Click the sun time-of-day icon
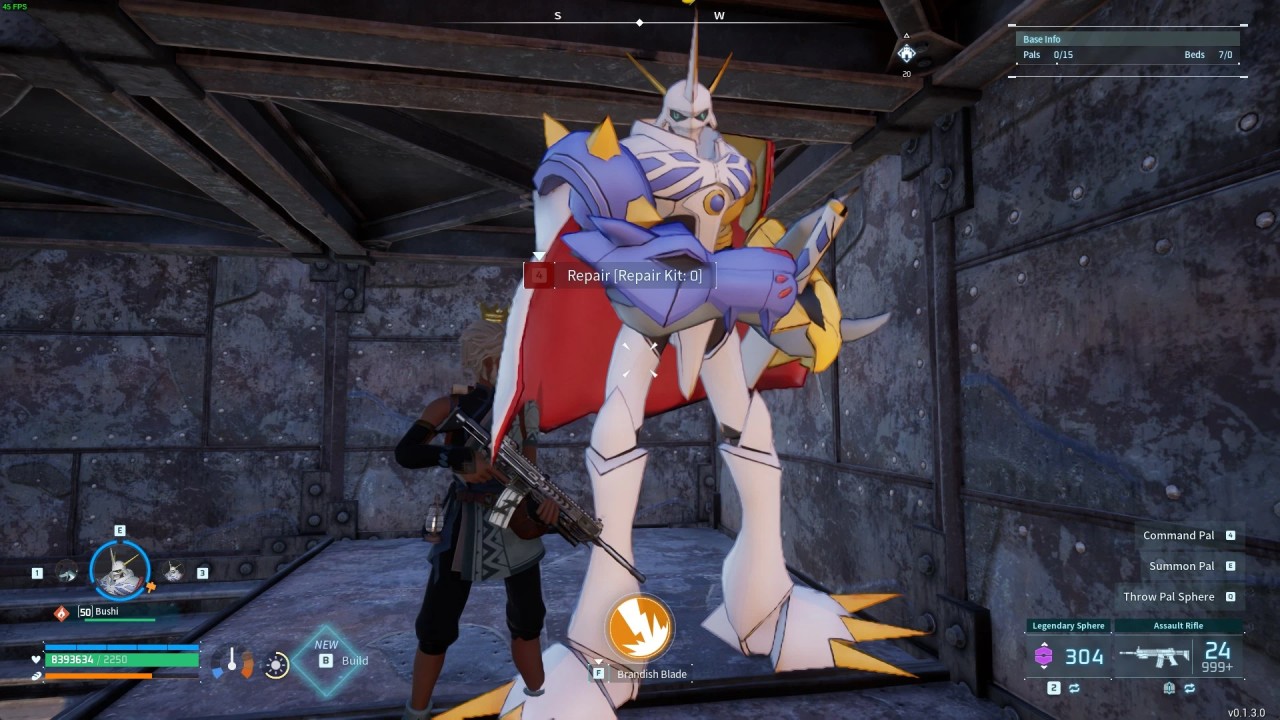Screen dimensions: 1280x720 [x=277, y=664]
